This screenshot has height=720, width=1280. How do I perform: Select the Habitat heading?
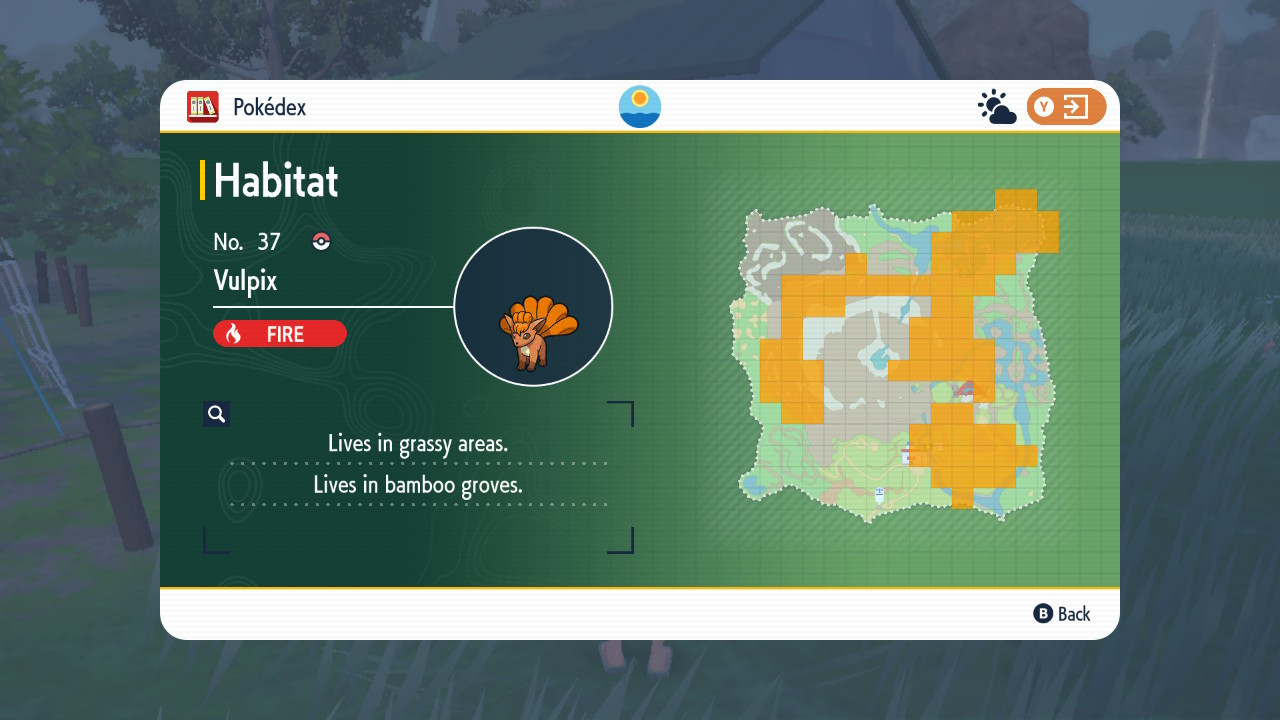275,181
